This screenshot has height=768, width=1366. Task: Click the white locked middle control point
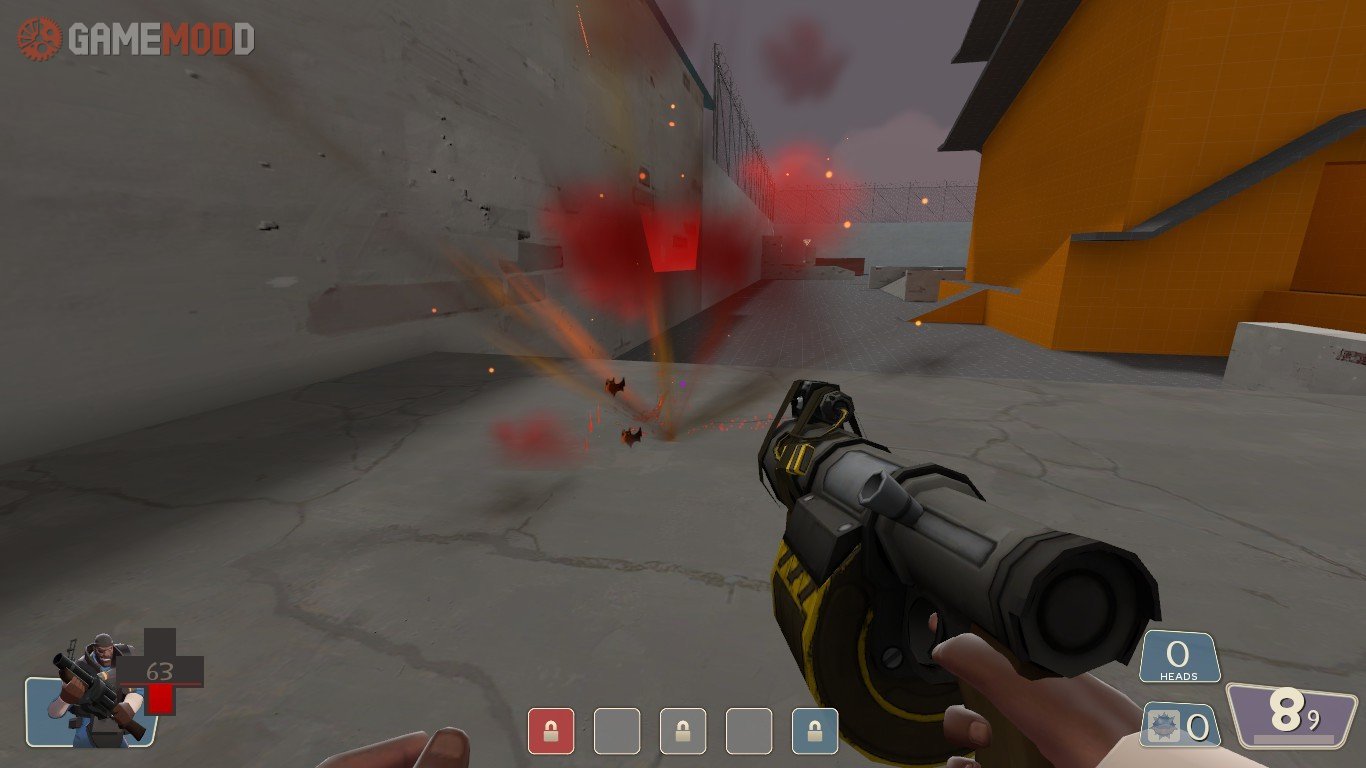[x=683, y=731]
